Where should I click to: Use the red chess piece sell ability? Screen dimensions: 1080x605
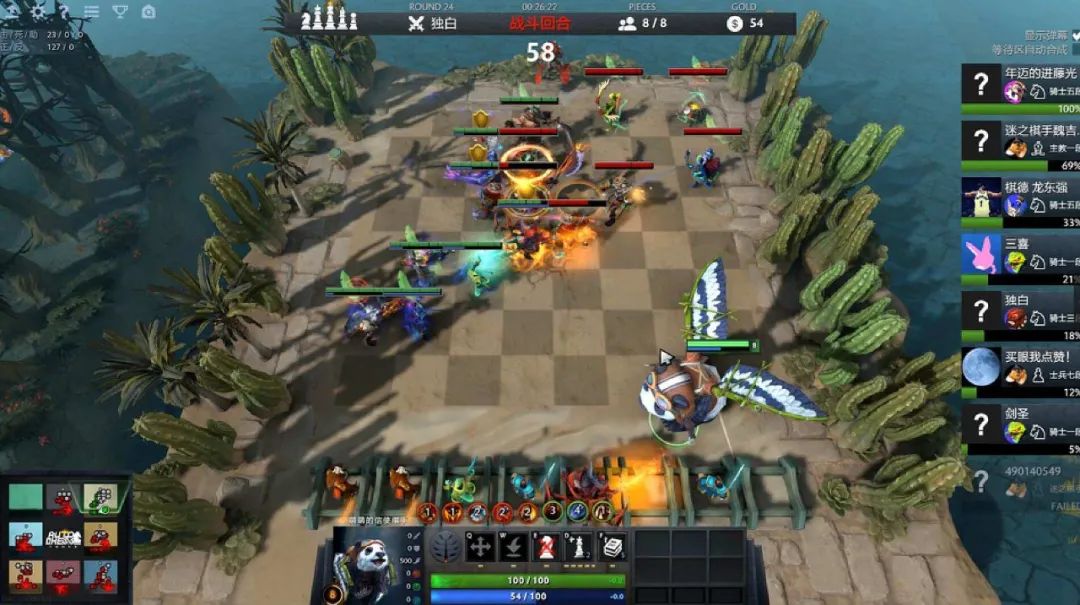pos(547,546)
